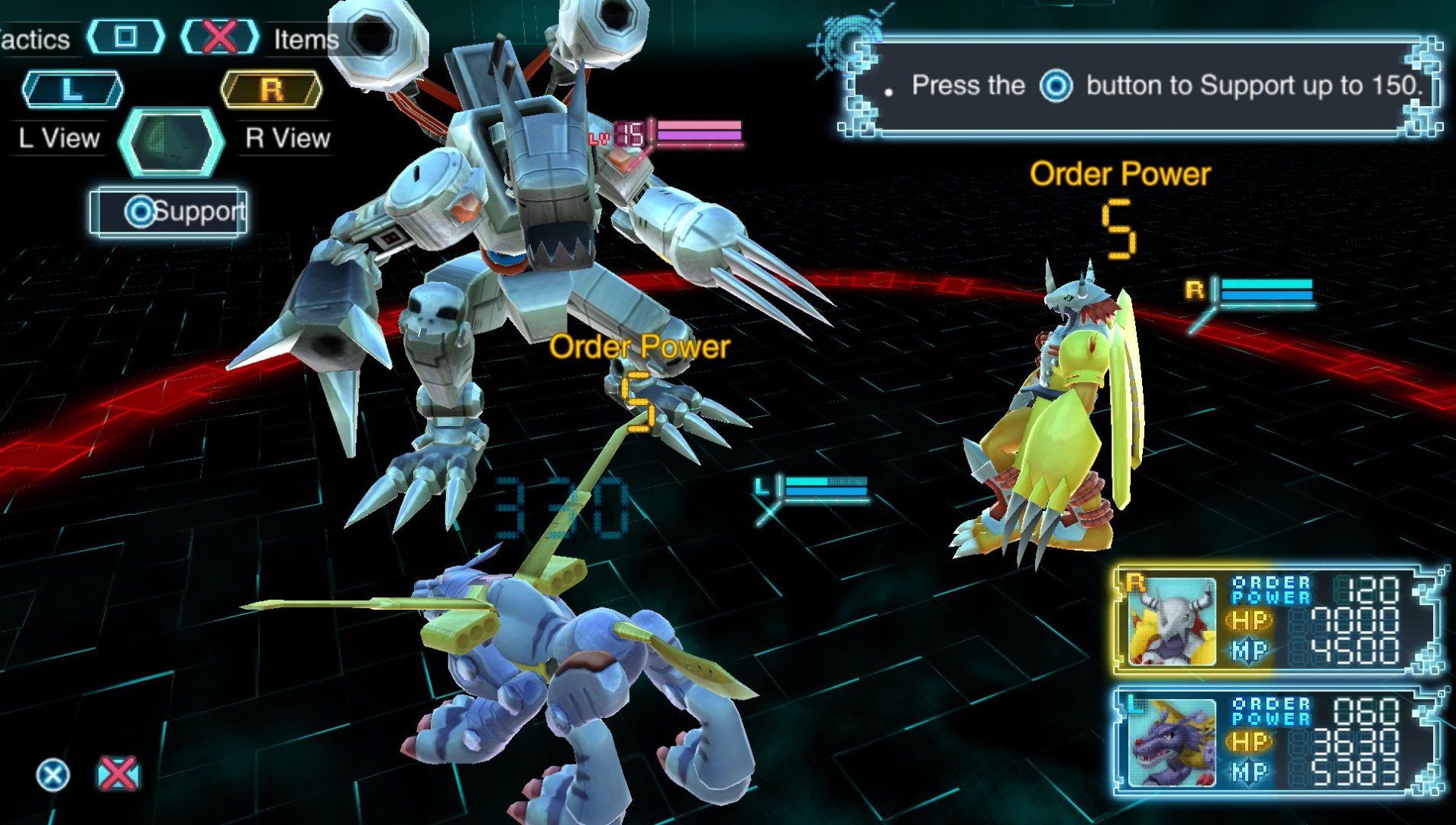
Task: Switch to R View camera
Action: 271,90
